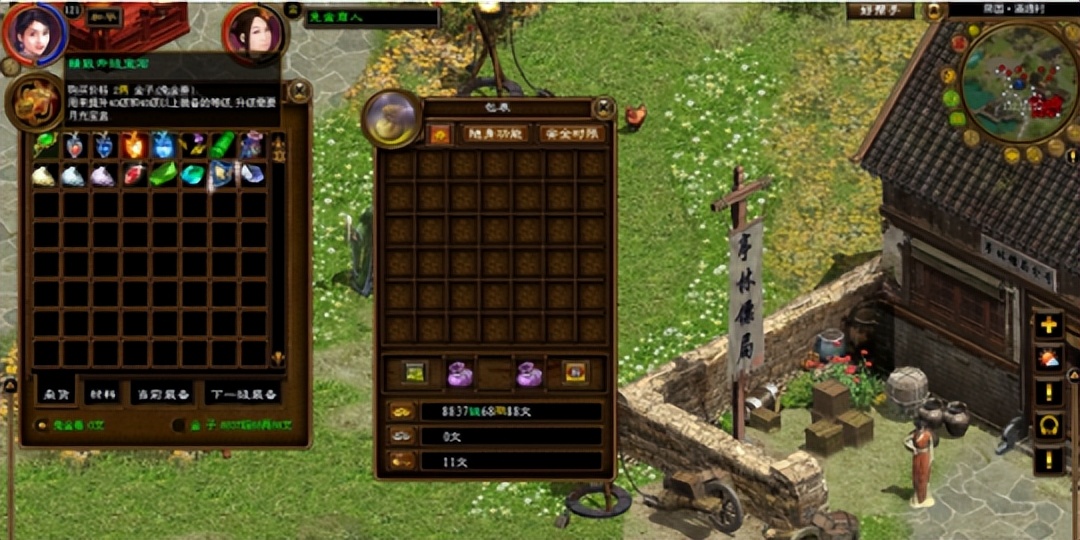Open the weather sun-cloud side icon
Screen dimensions: 1080x540
tap(1048, 358)
